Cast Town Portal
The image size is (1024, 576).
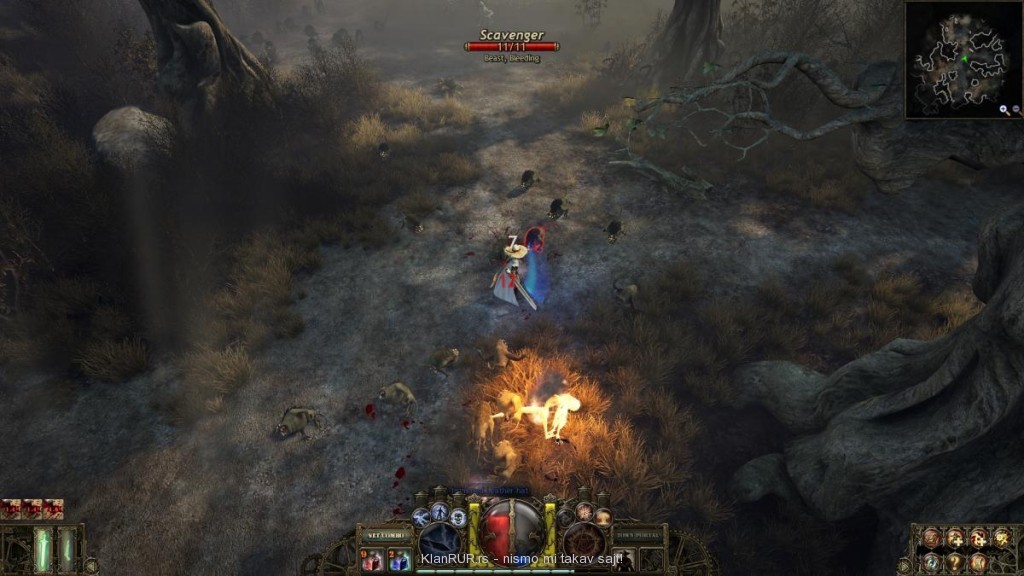[x=640, y=534]
